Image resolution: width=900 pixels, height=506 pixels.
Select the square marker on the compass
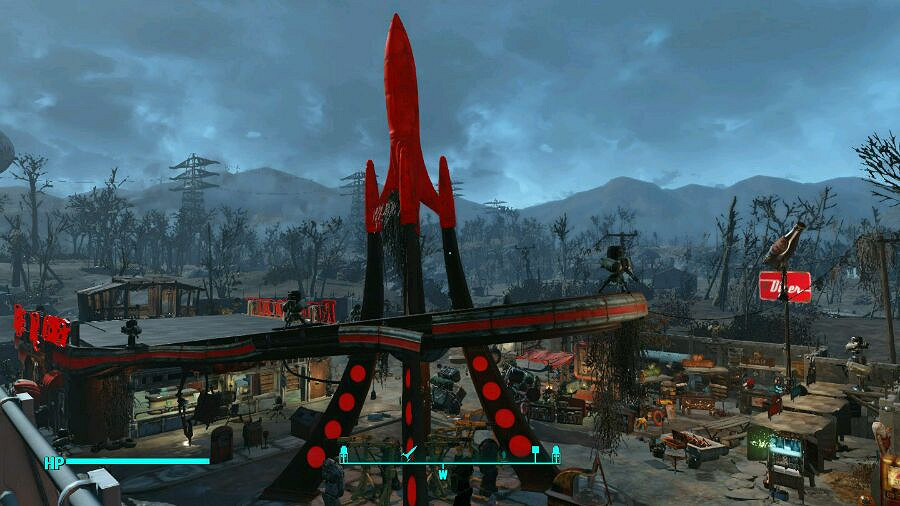(x=535, y=450)
